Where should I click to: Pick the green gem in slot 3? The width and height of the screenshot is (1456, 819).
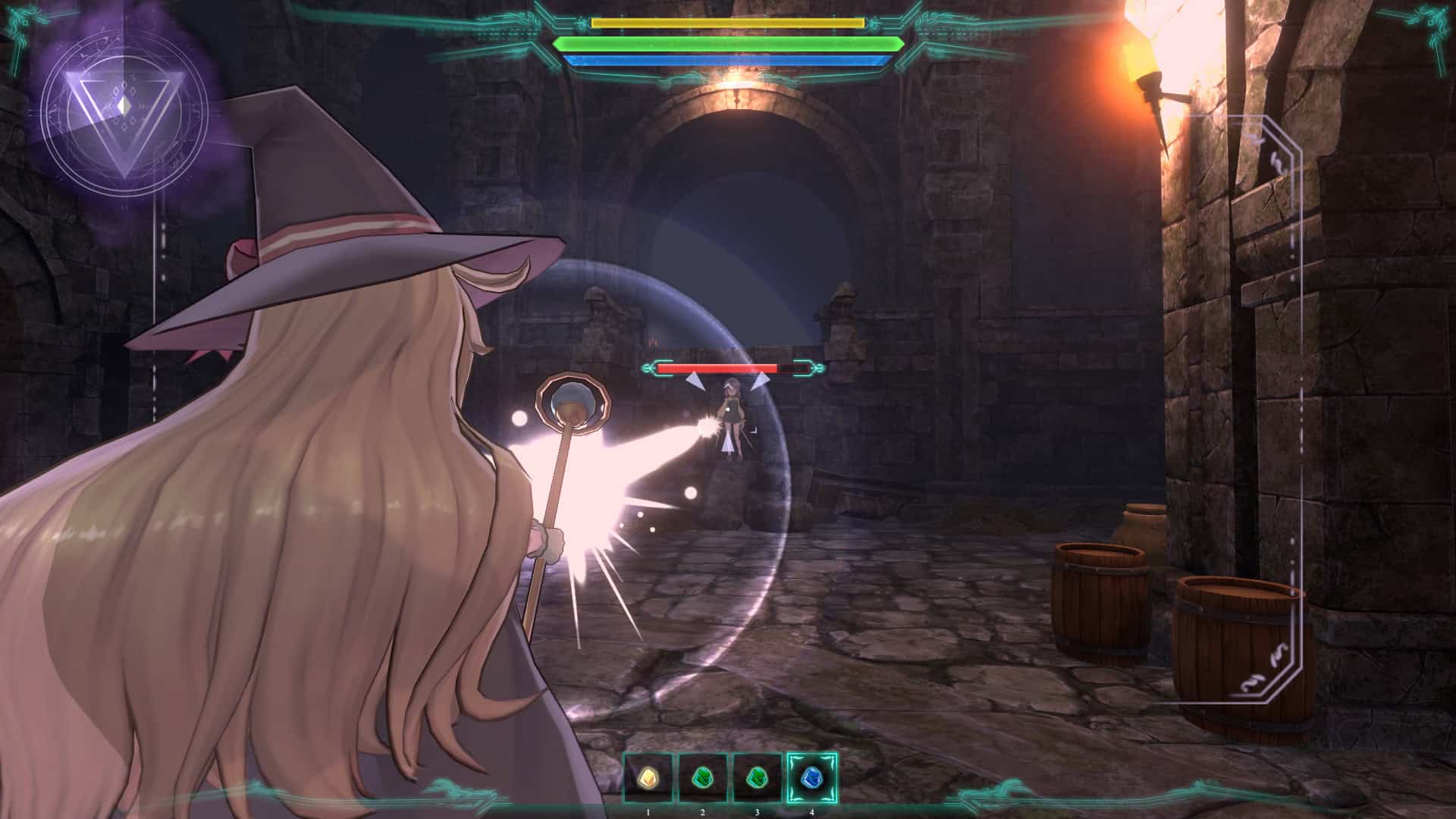[x=757, y=777]
